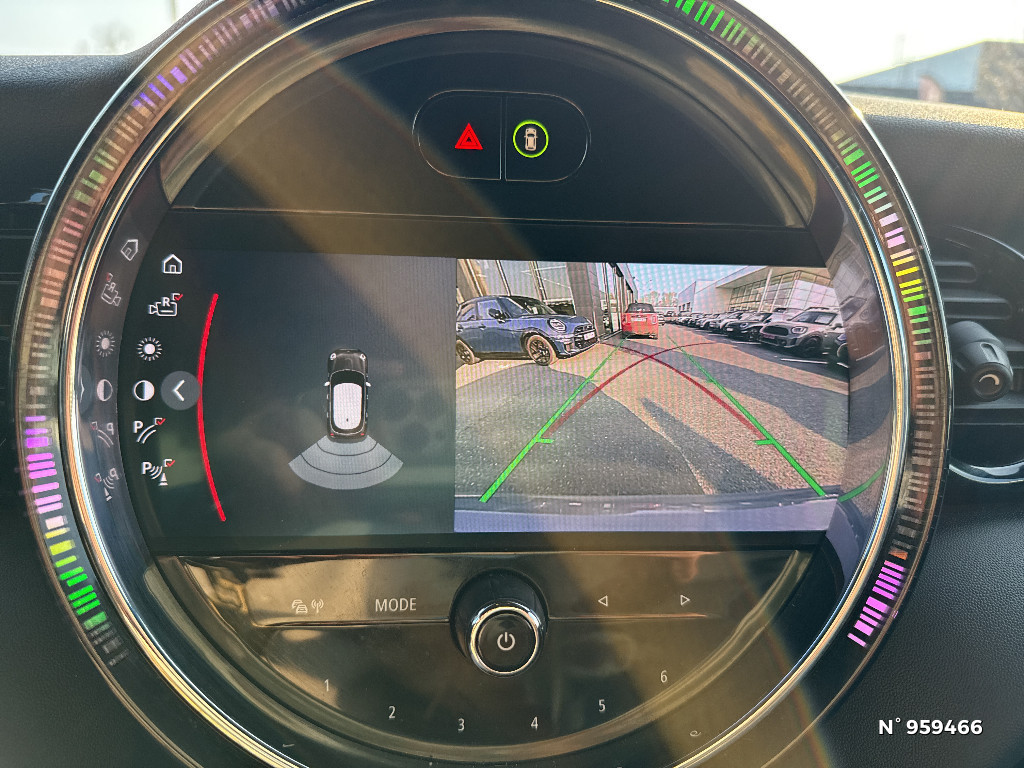This screenshot has height=768, width=1024.
Task: Activate the red hazard warning triangle
Action: click(x=468, y=137)
